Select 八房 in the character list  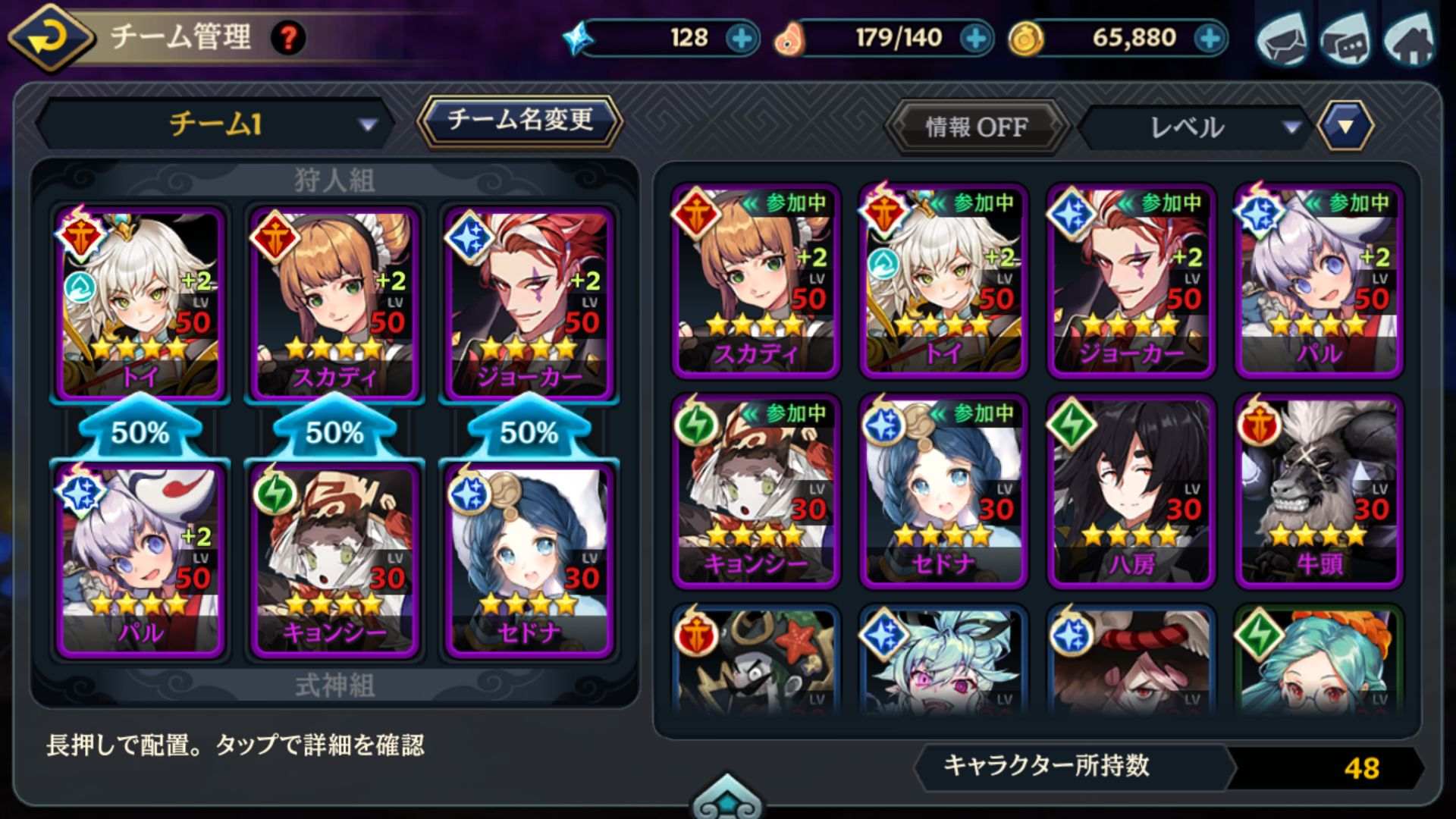click(1131, 491)
